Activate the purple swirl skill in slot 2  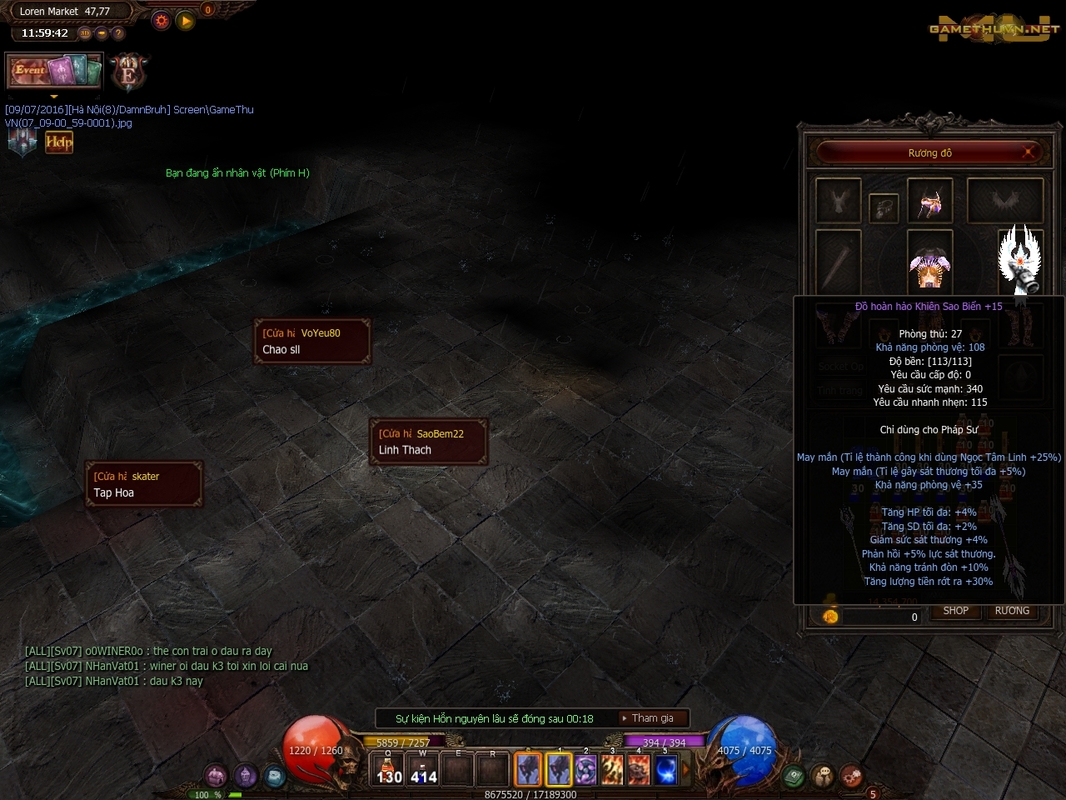[585, 770]
